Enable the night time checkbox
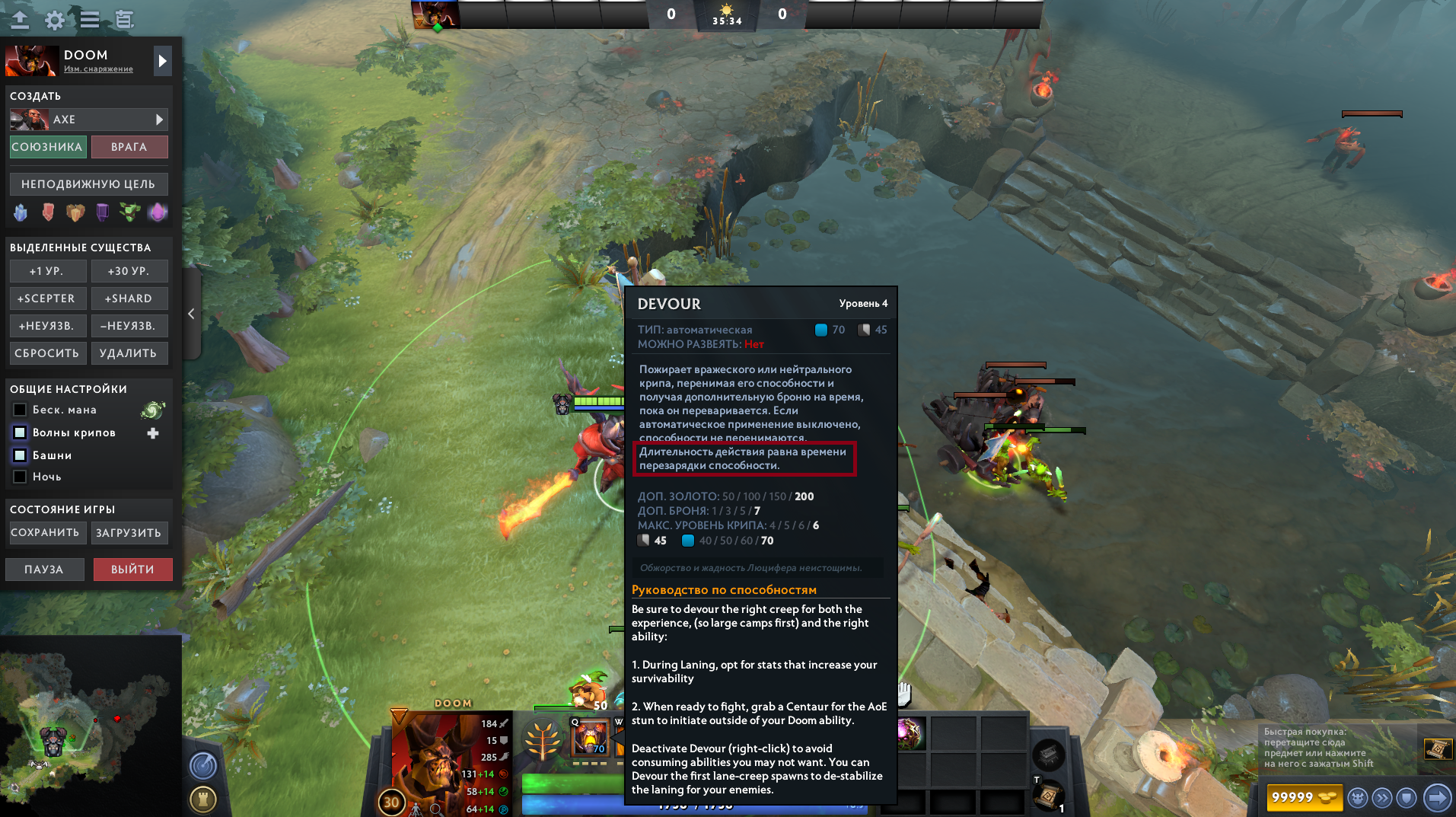Image resolution: width=1456 pixels, height=817 pixels. [21, 477]
